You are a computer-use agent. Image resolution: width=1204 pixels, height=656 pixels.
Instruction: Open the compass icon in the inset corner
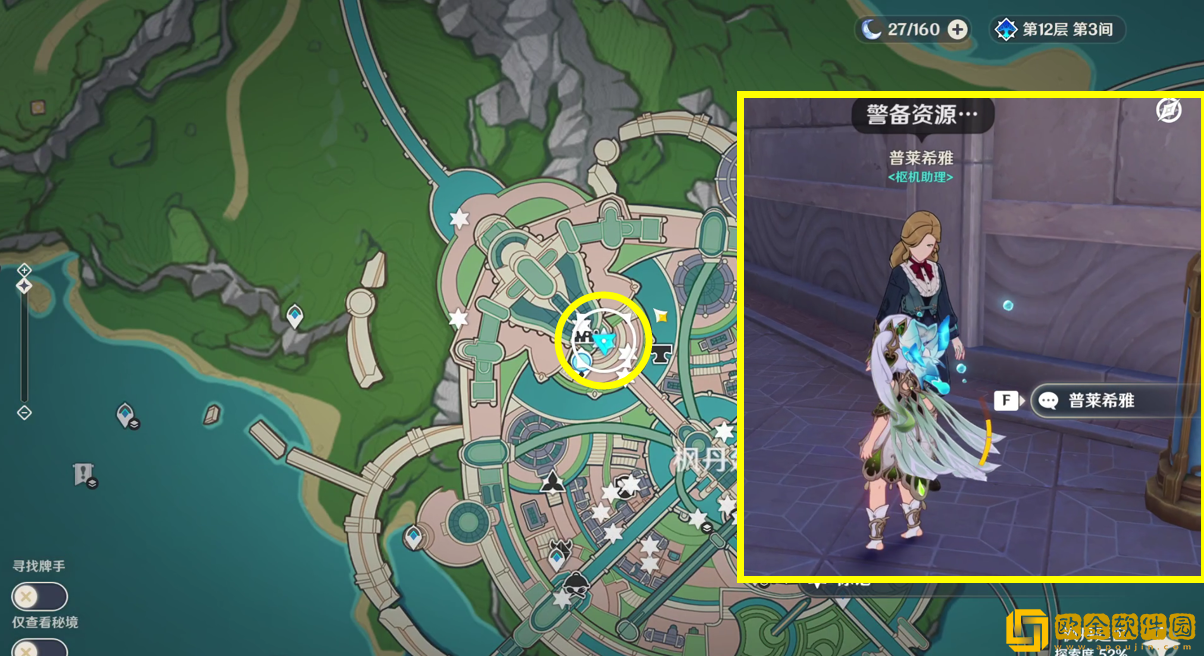point(1168,110)
